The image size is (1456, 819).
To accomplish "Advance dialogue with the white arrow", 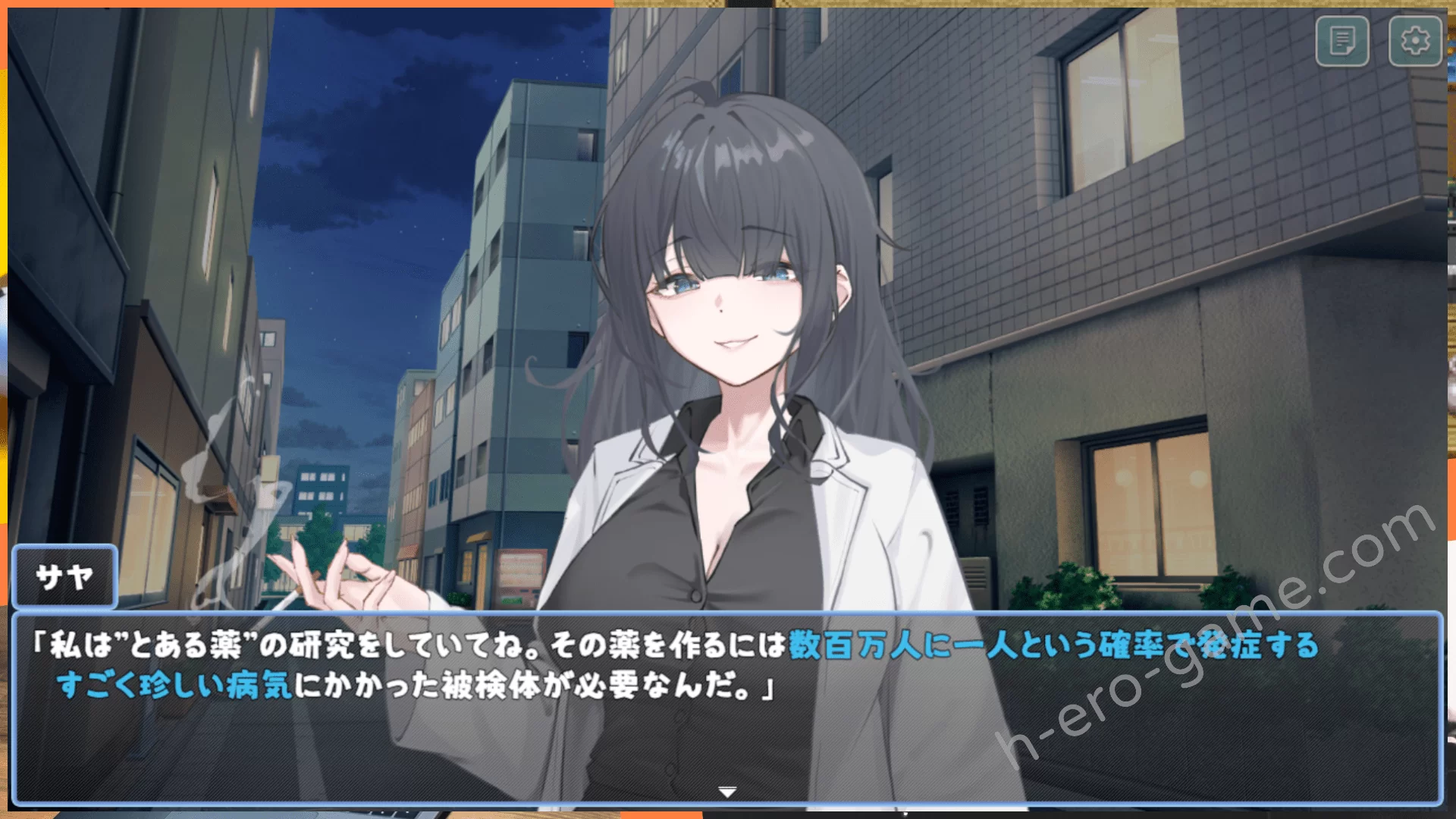I will 727,792.
